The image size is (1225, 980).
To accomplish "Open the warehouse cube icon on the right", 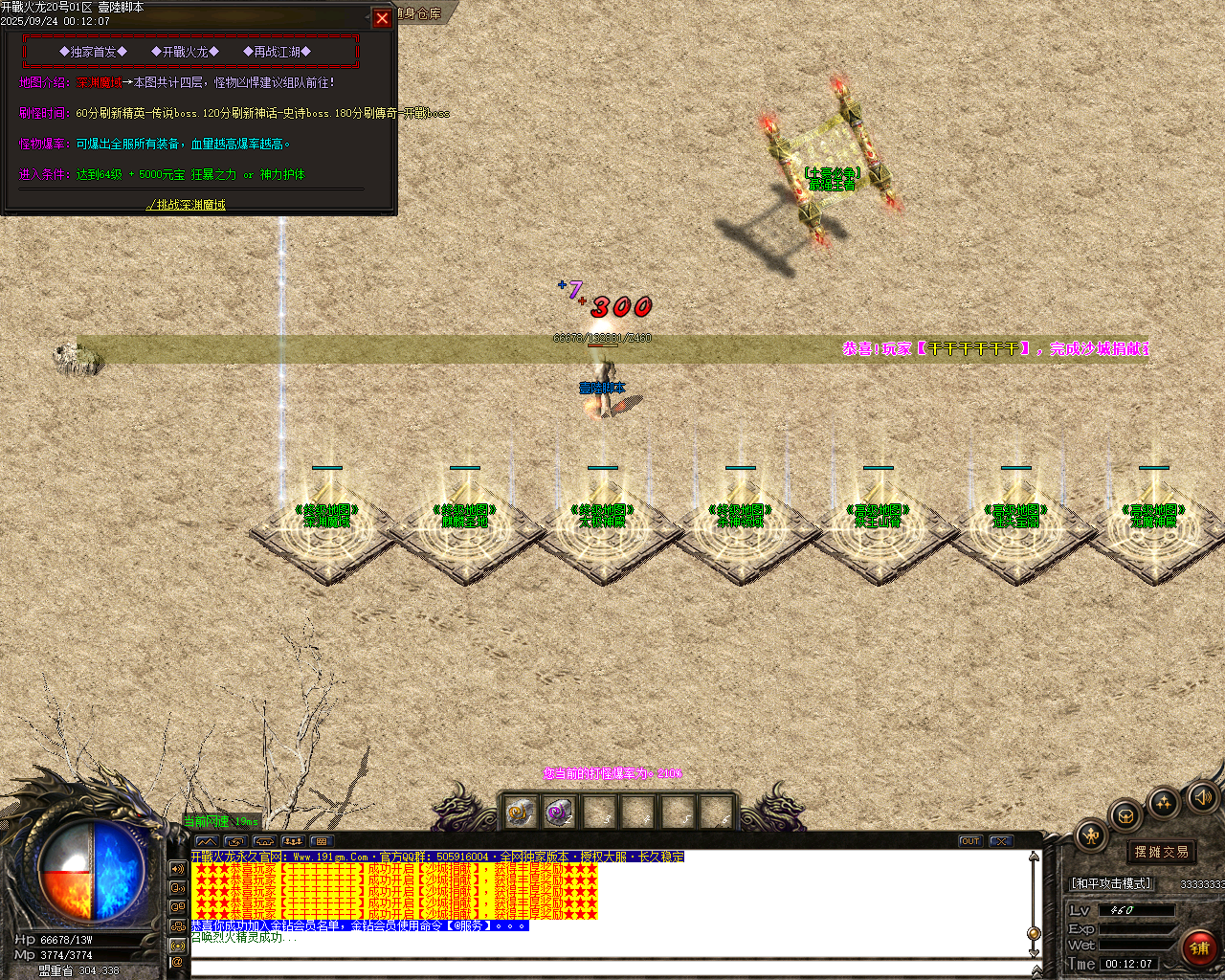I will pyautogui.click(x=1125, y=816).
